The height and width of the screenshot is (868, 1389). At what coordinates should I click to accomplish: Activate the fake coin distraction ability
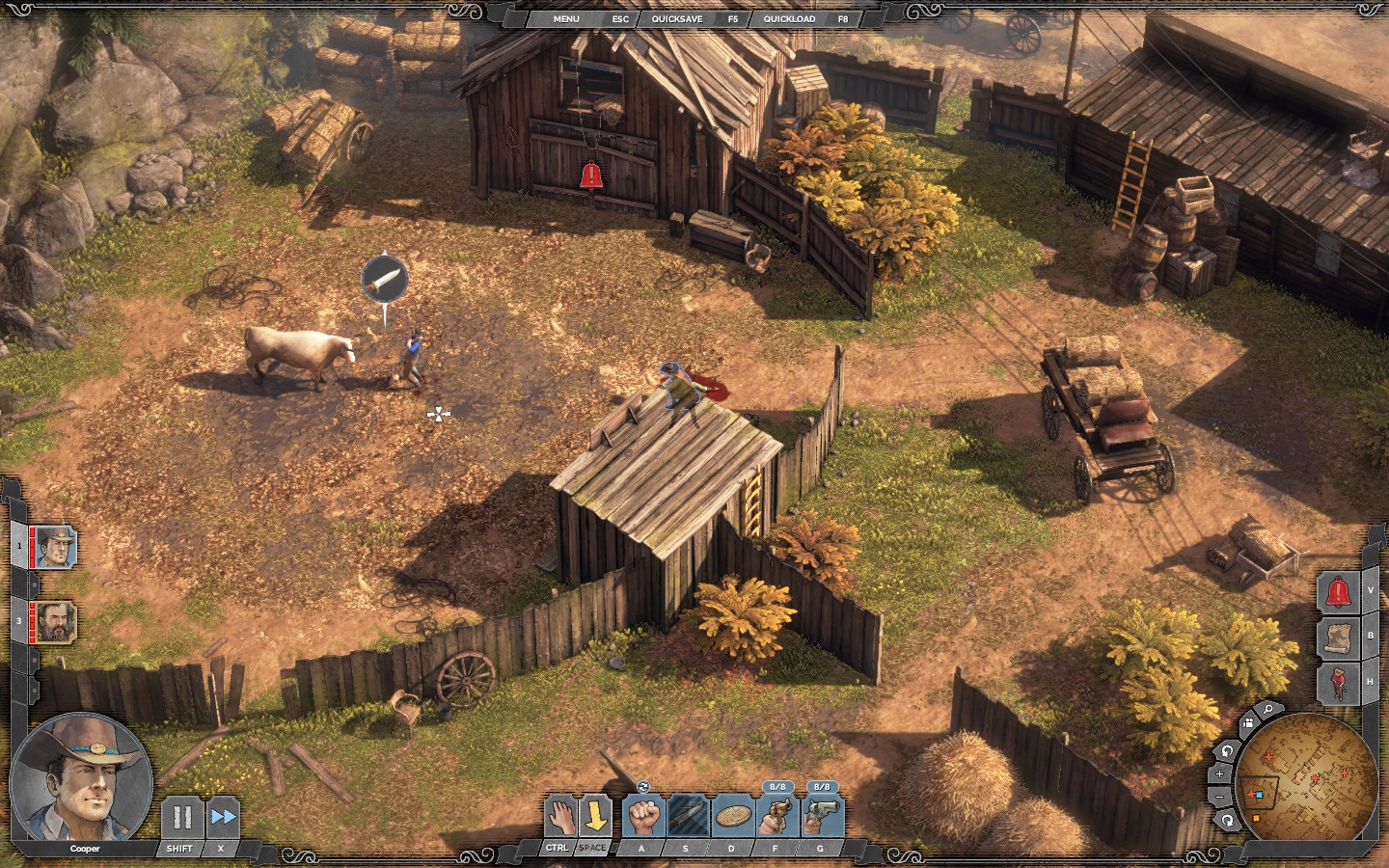pyautogui.click(x=732, y=817)
